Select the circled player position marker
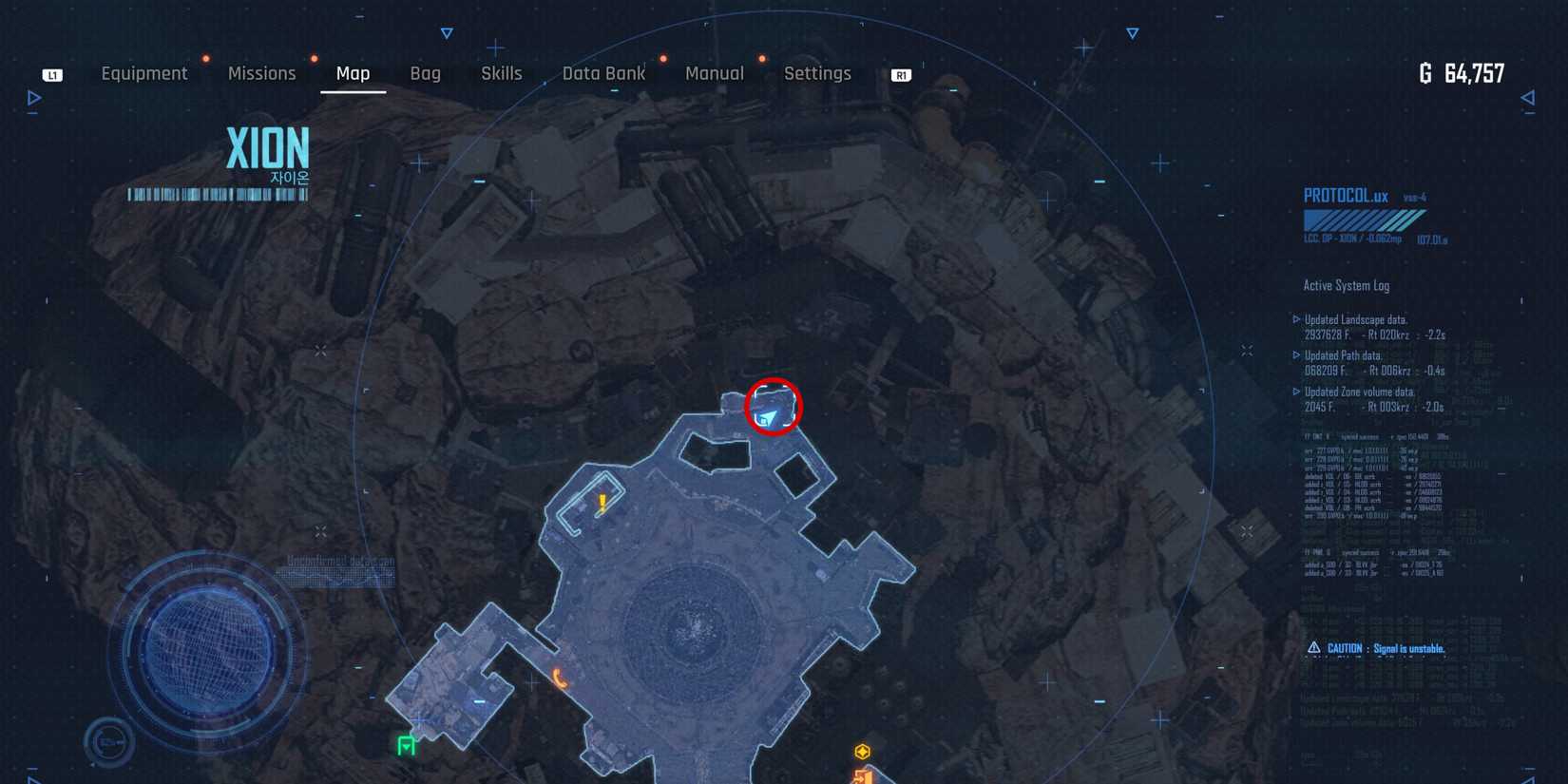The width and height of the screenshot is (1568, 784). 772,409
